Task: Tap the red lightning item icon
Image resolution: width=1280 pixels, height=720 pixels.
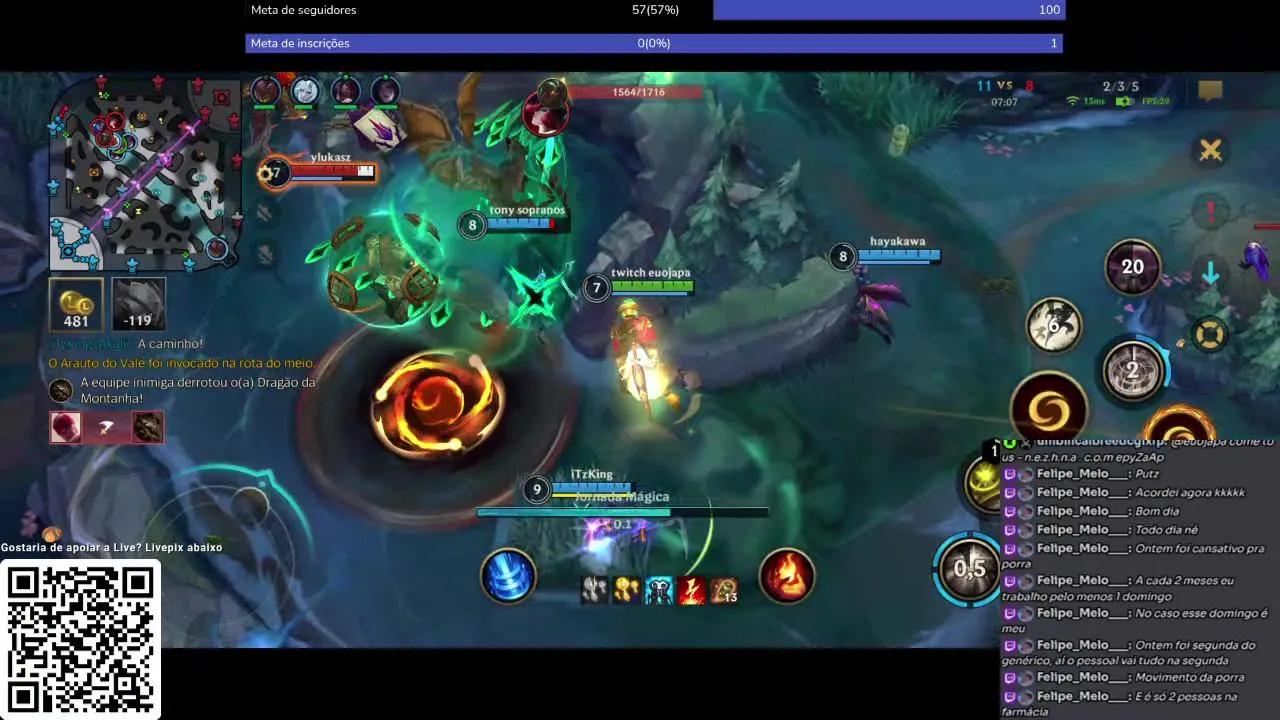Action: click(x=690, y=590)
